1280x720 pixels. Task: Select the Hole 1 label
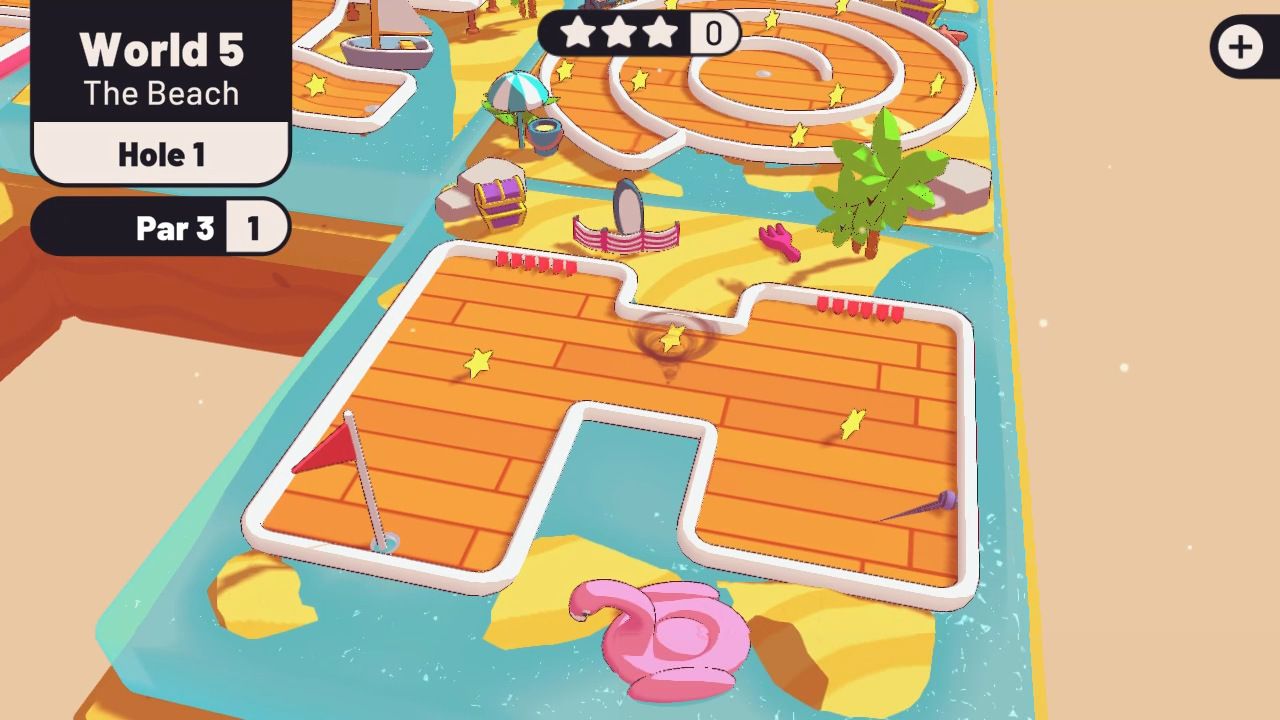pos(160,154)
